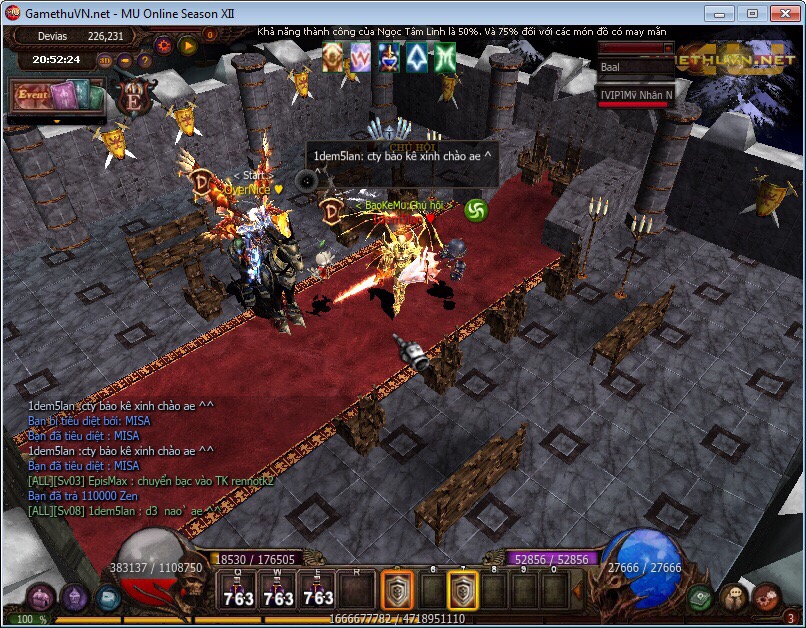Select the Baal entry in the party list
This screenshot has width=806, height=628.
[x=636, y=67]
